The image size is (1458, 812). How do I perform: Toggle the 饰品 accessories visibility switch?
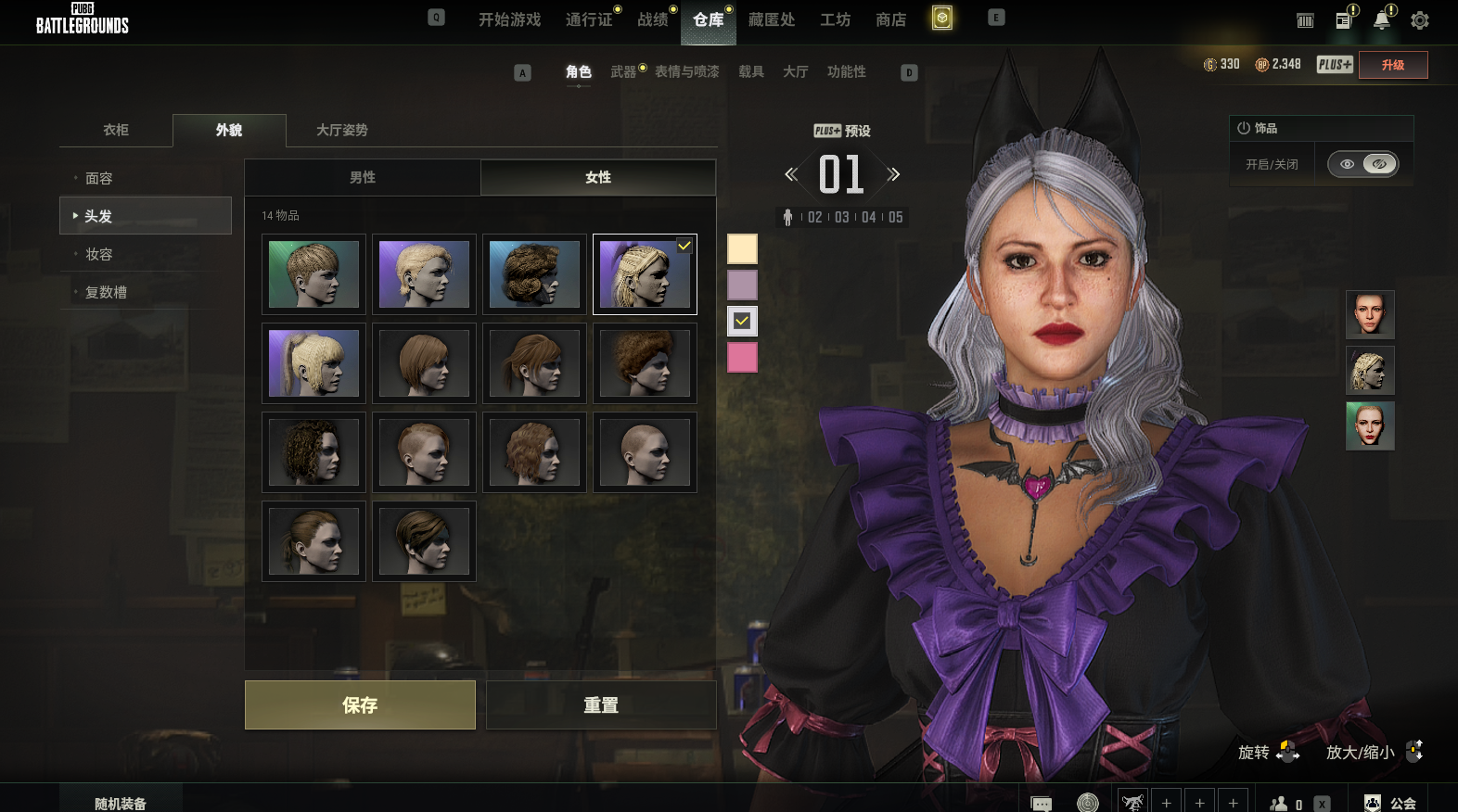tap(1362, 164)
